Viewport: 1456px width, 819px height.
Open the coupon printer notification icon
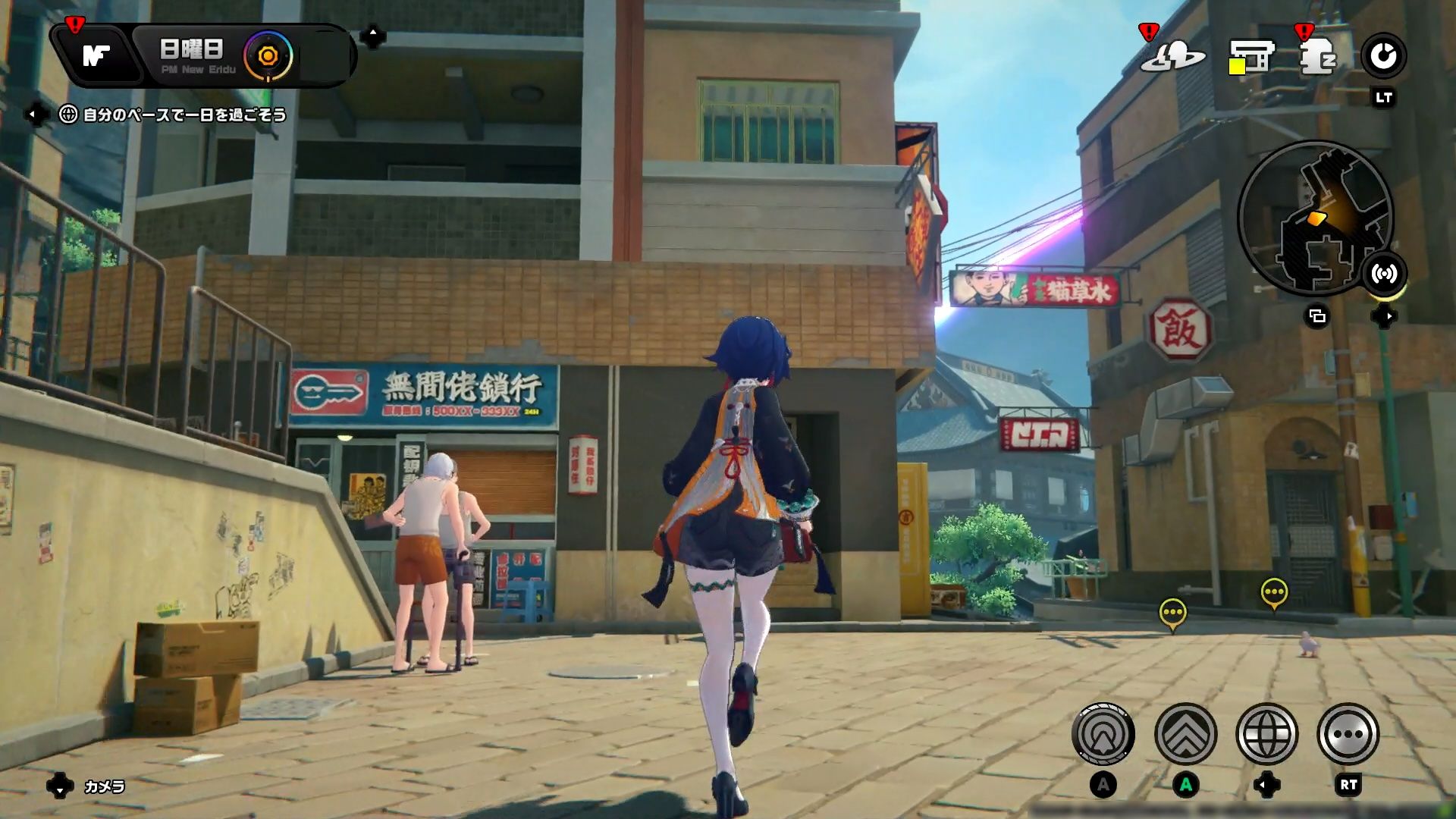click(1251, 57)
